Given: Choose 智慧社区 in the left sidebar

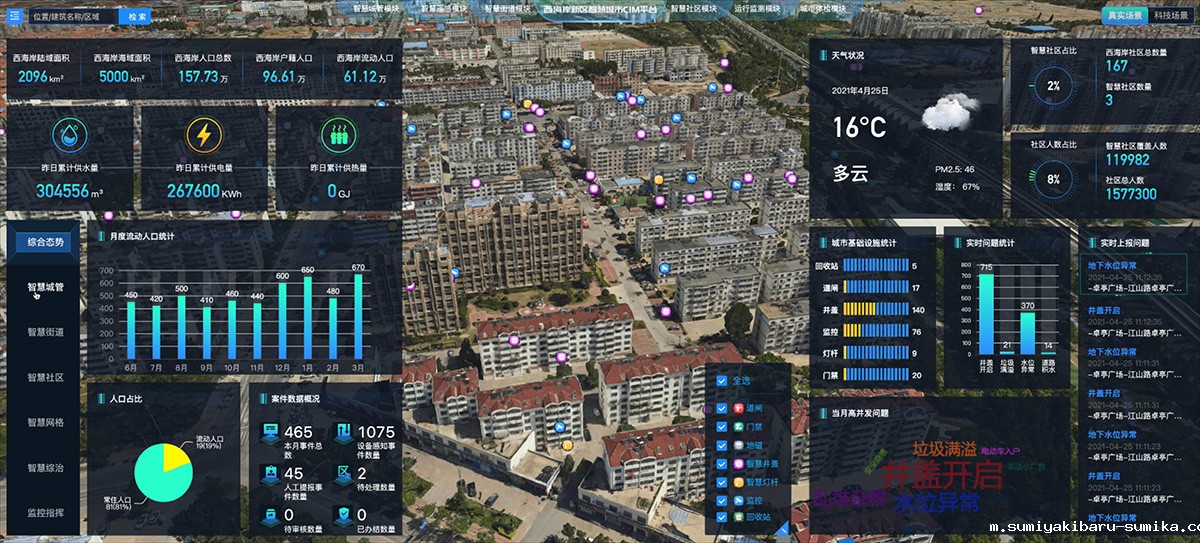Looking at the screenshot, I should pos(45,377).
